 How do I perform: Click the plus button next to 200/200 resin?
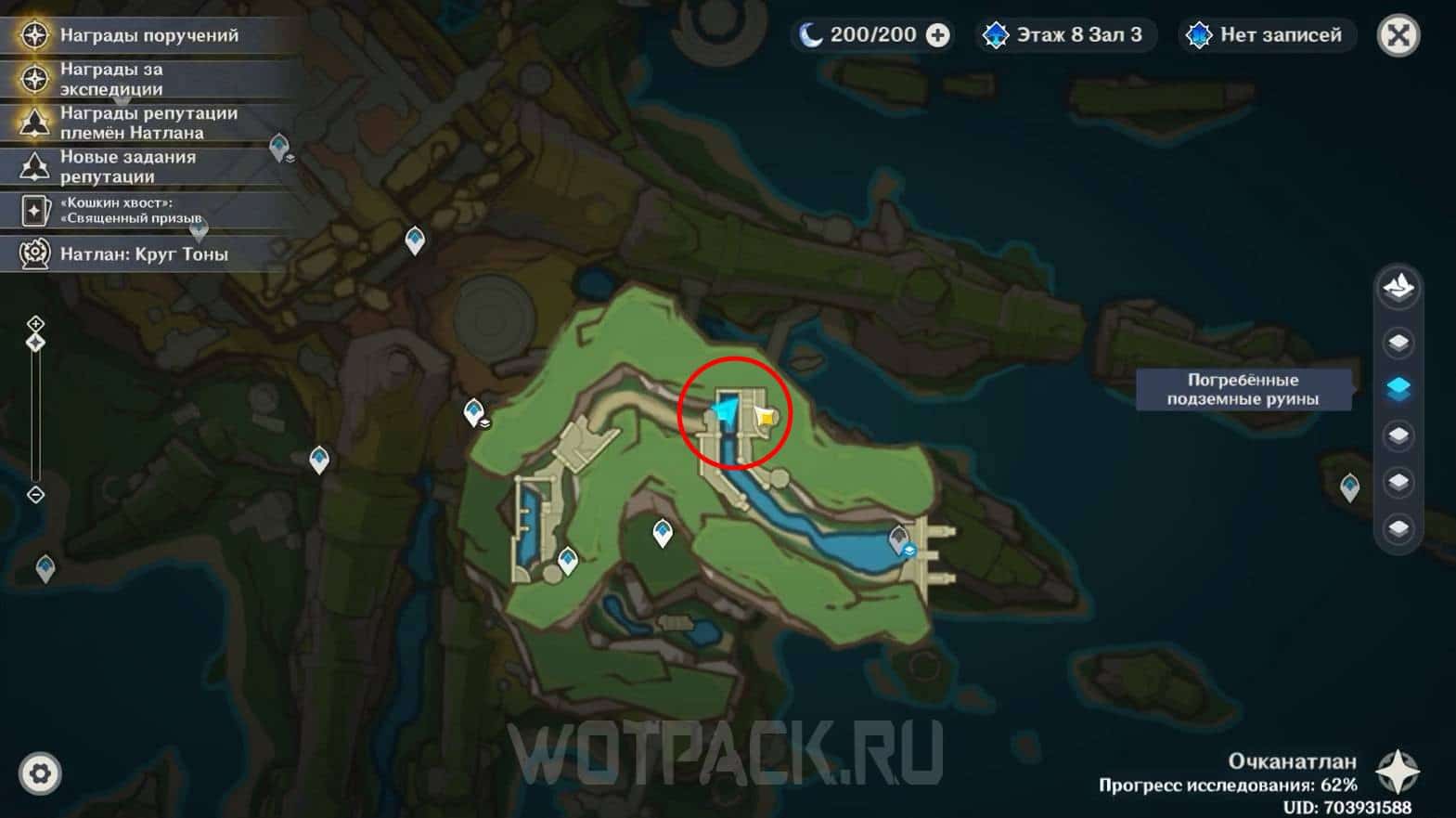coord(938,35)
